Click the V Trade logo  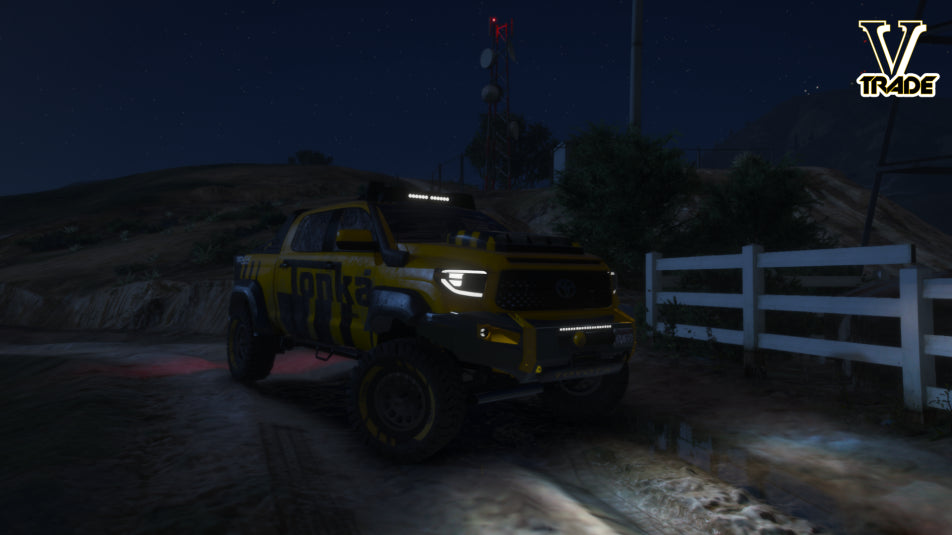tap(896, 59)
